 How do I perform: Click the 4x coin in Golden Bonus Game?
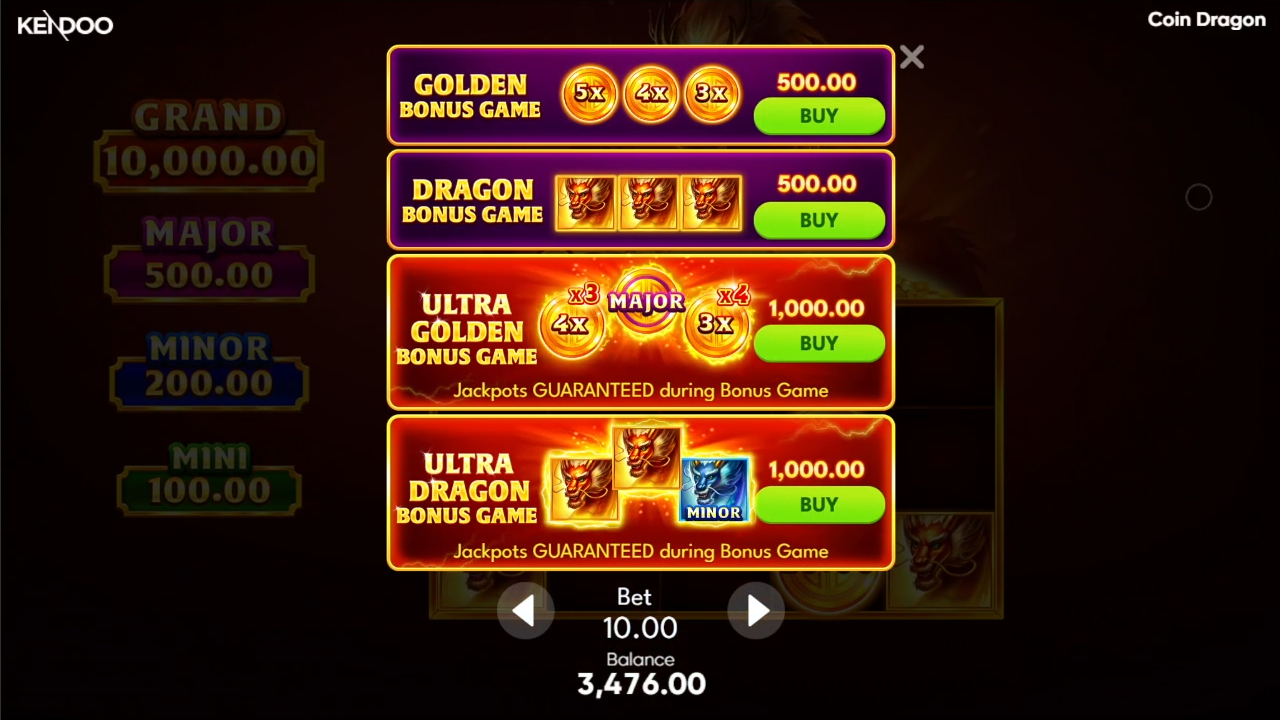click(x=651, y=94)
